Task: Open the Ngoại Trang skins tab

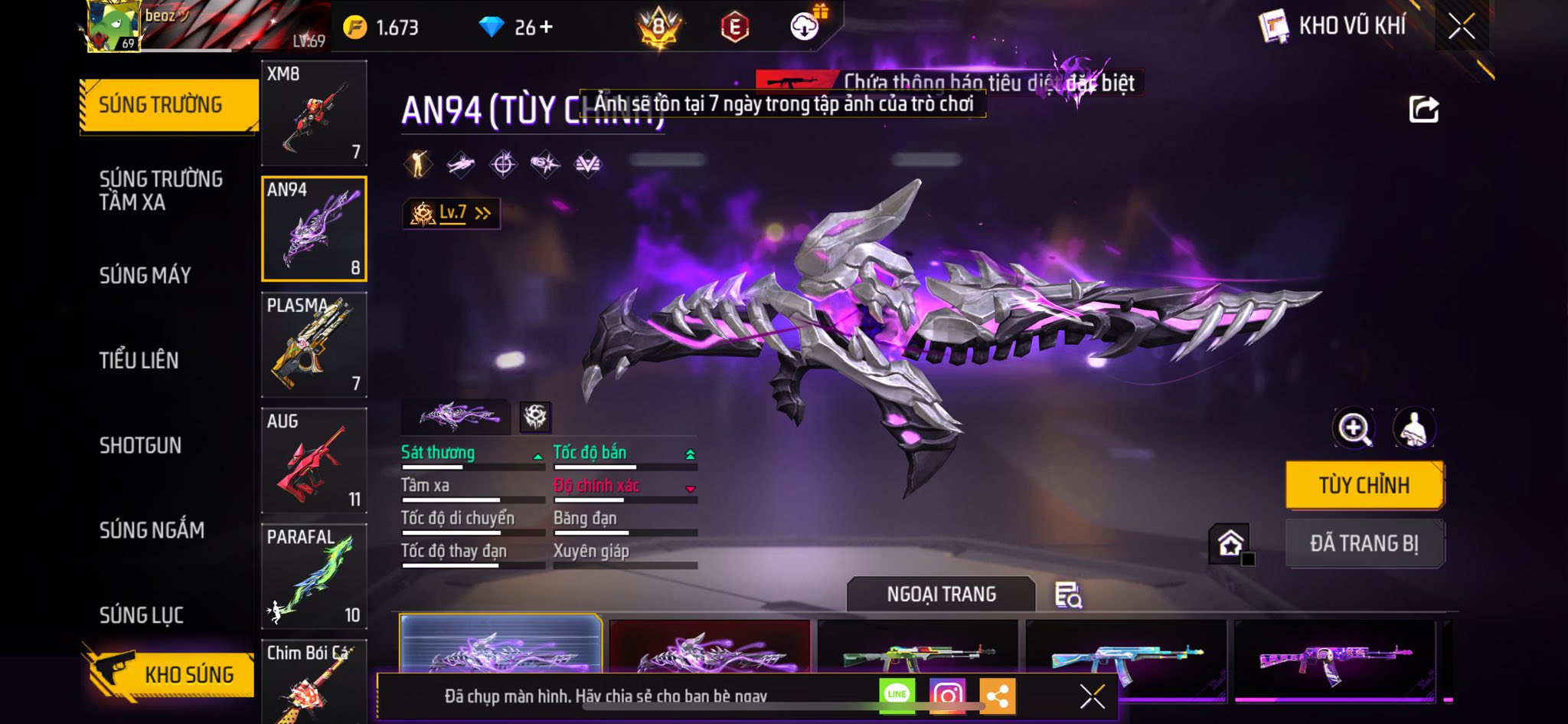Action: click(x=941, y=595)
